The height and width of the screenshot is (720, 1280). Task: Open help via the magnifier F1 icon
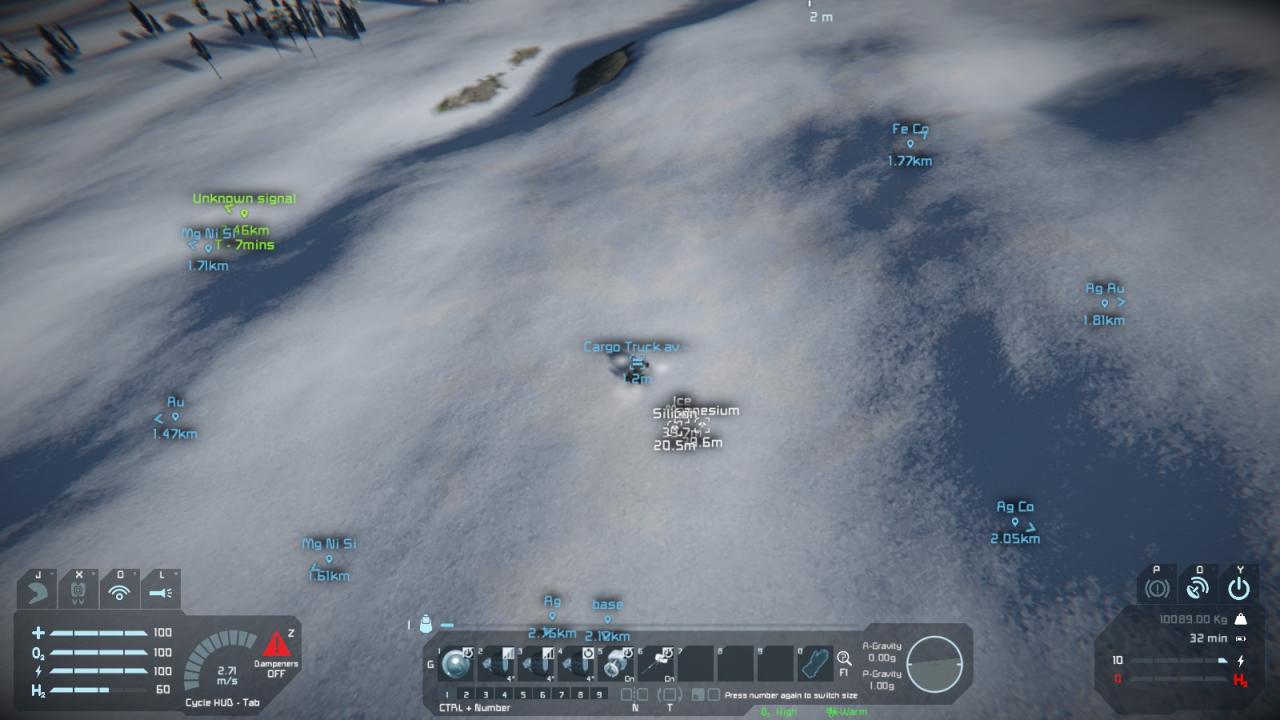pos(845,659)
